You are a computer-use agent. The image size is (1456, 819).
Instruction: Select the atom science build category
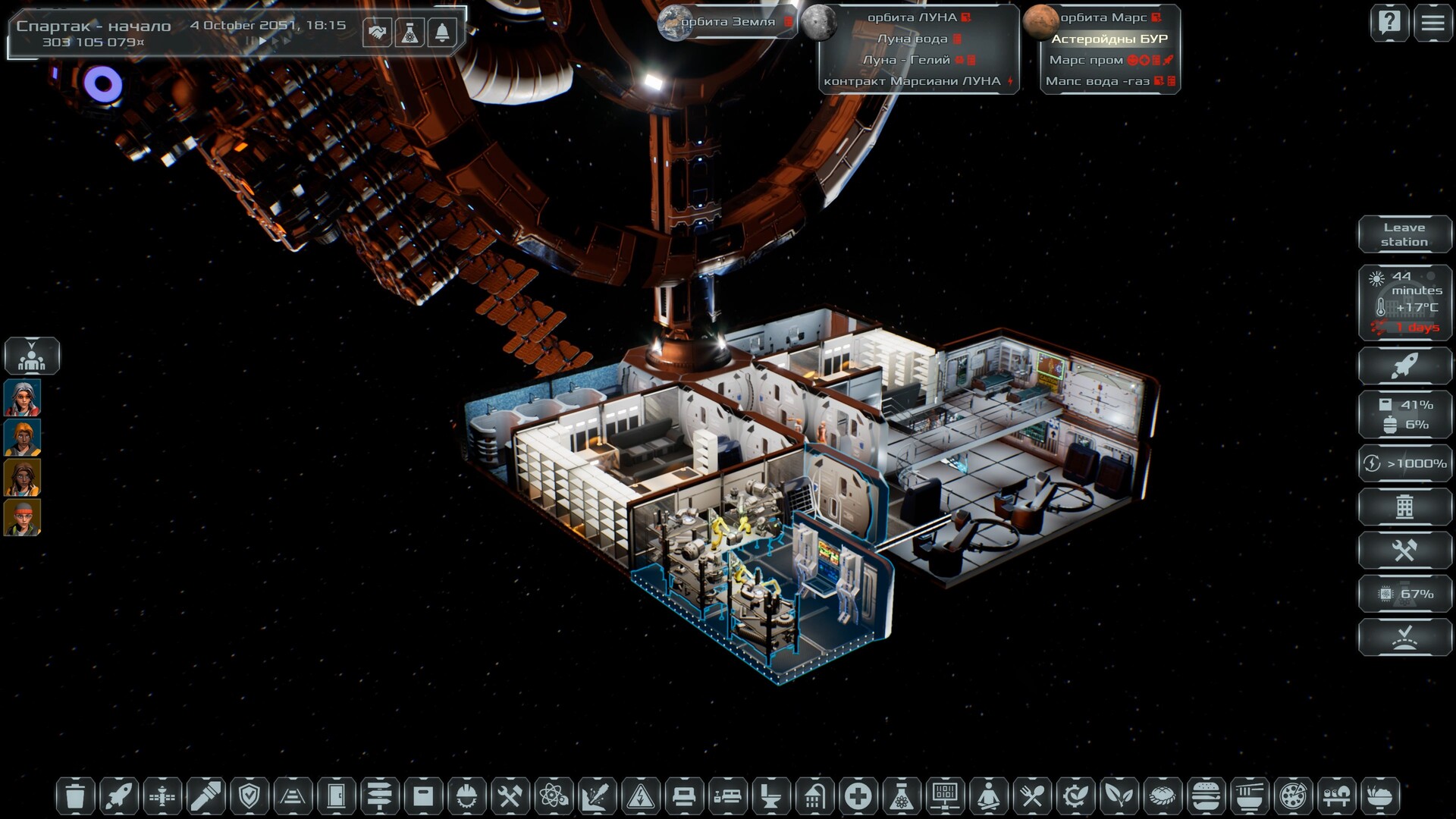[553, 796]
